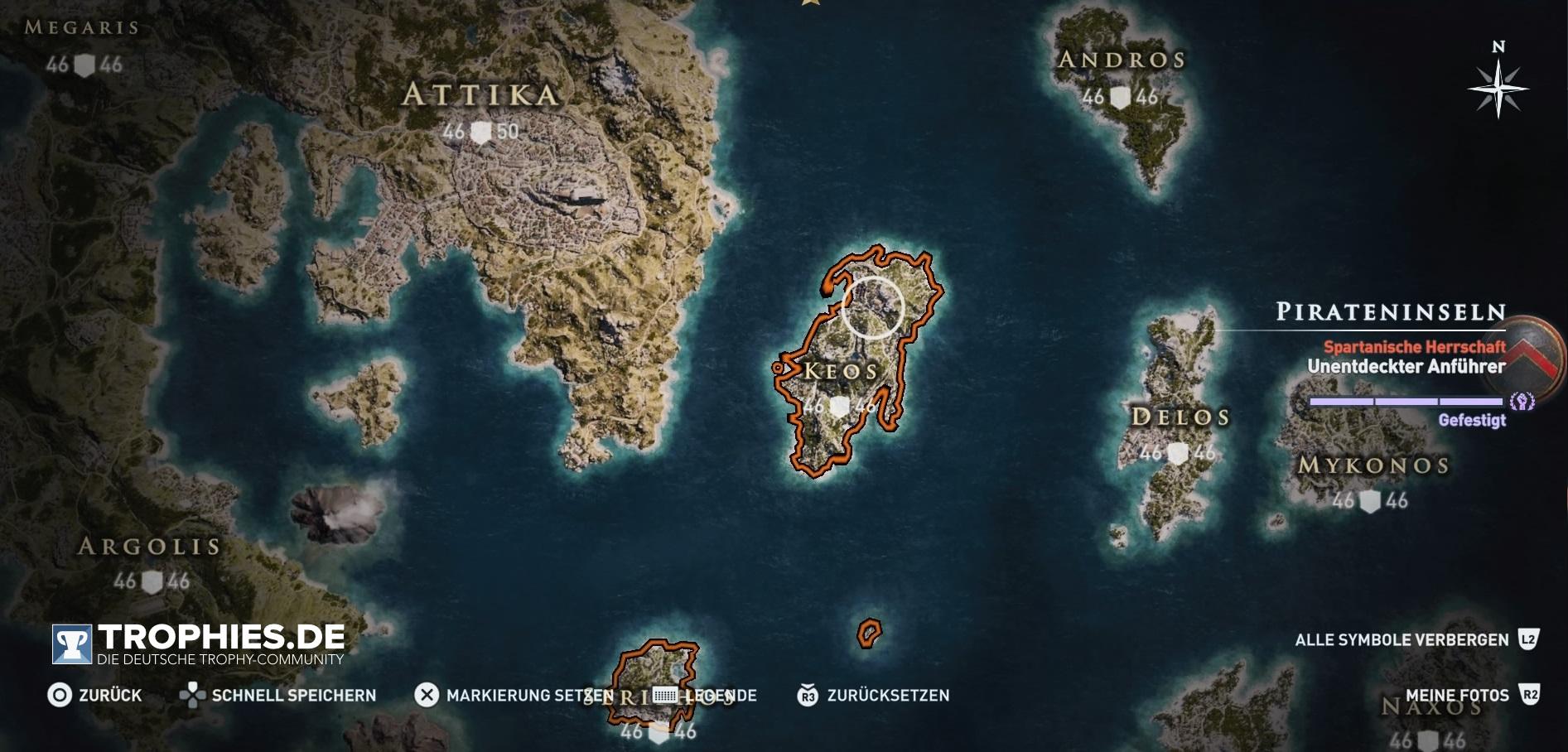The image size is (1568, 752).
Task: Pick the Mykonos island label
Action: [x=1373, y=465]
